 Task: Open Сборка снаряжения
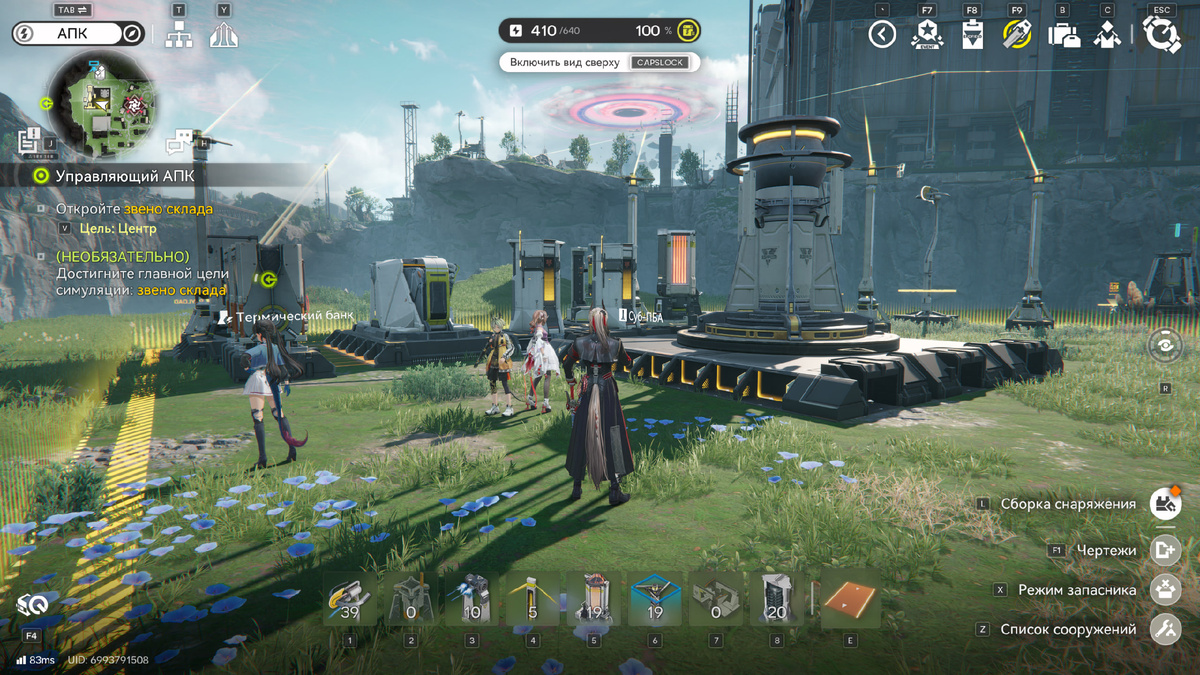pyautogui.click(x=1165, y=504)
